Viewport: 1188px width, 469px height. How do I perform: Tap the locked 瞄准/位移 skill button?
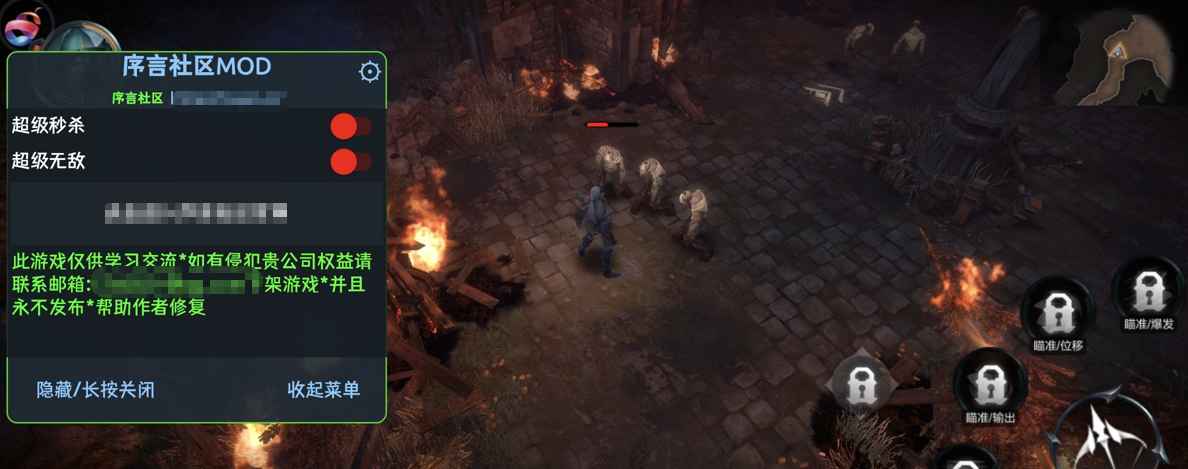1057,315
